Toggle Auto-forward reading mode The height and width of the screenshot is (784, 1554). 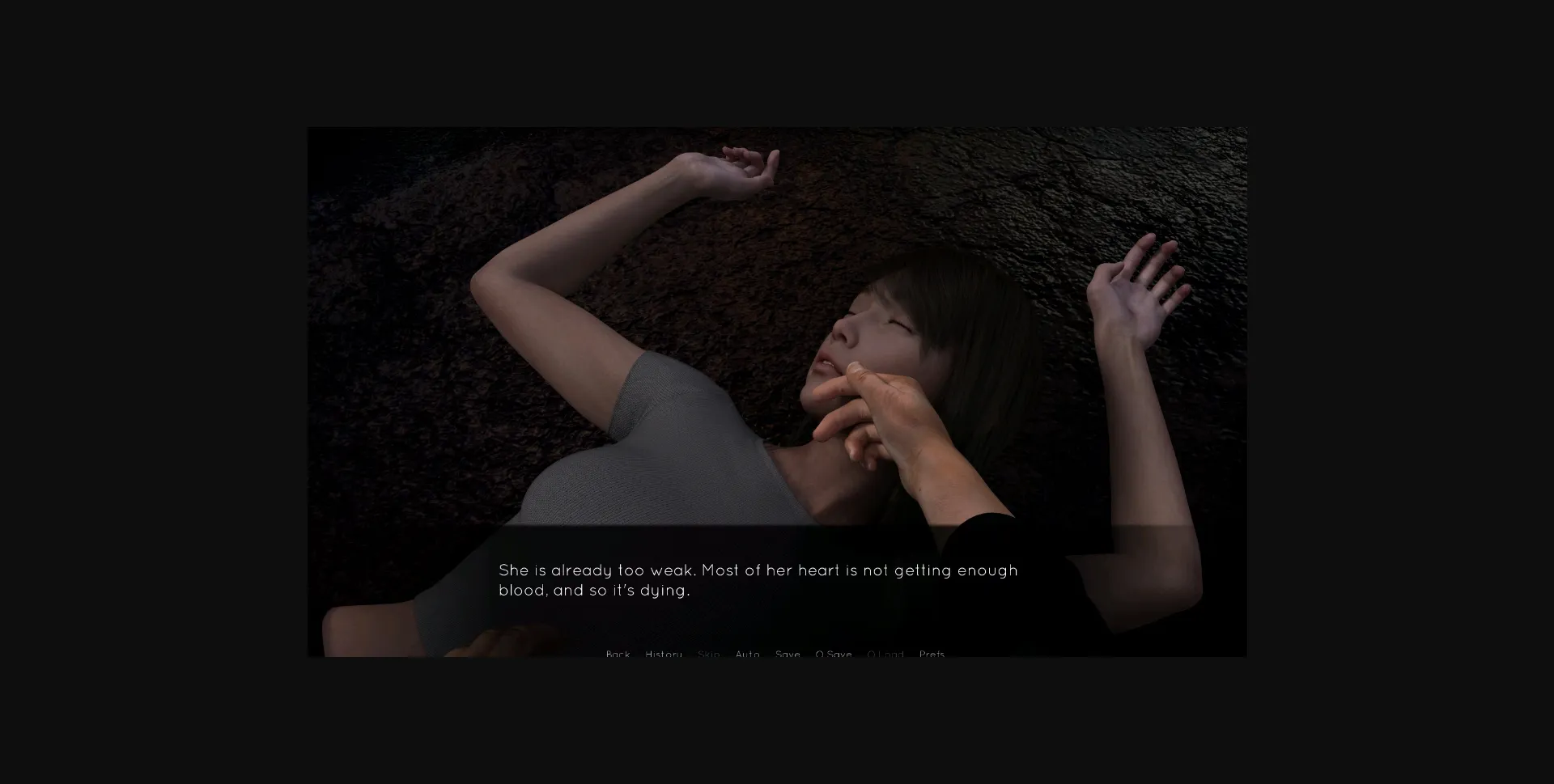[748, 654]
